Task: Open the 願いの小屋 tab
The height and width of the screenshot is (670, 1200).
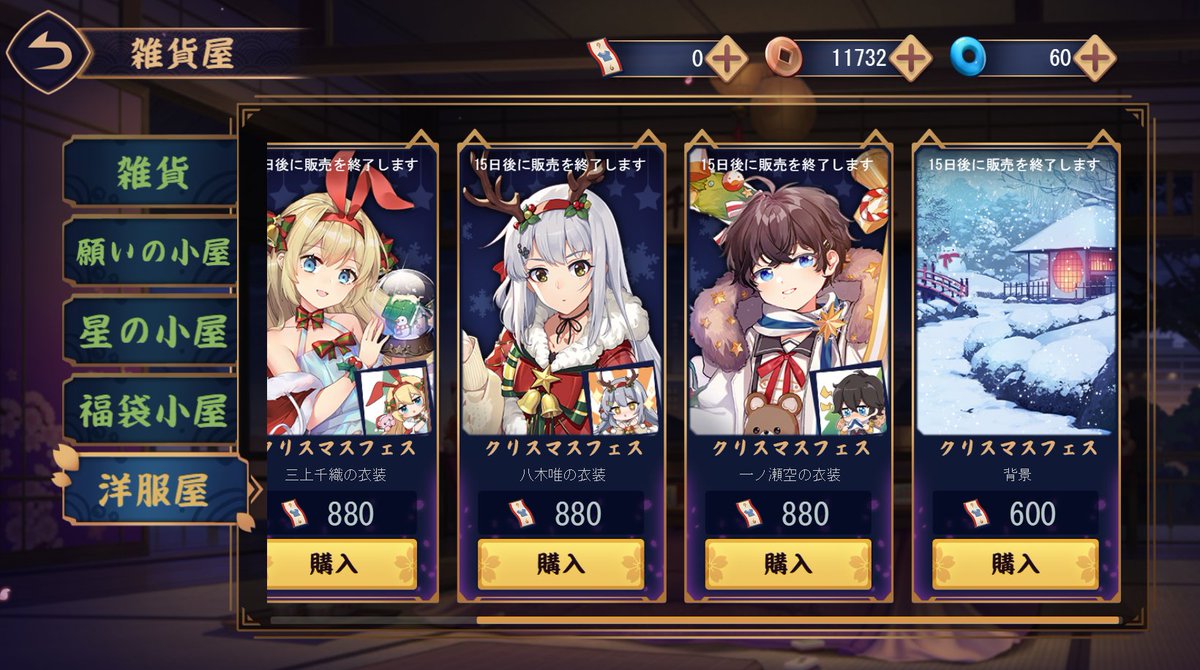Action: (152, 253)
